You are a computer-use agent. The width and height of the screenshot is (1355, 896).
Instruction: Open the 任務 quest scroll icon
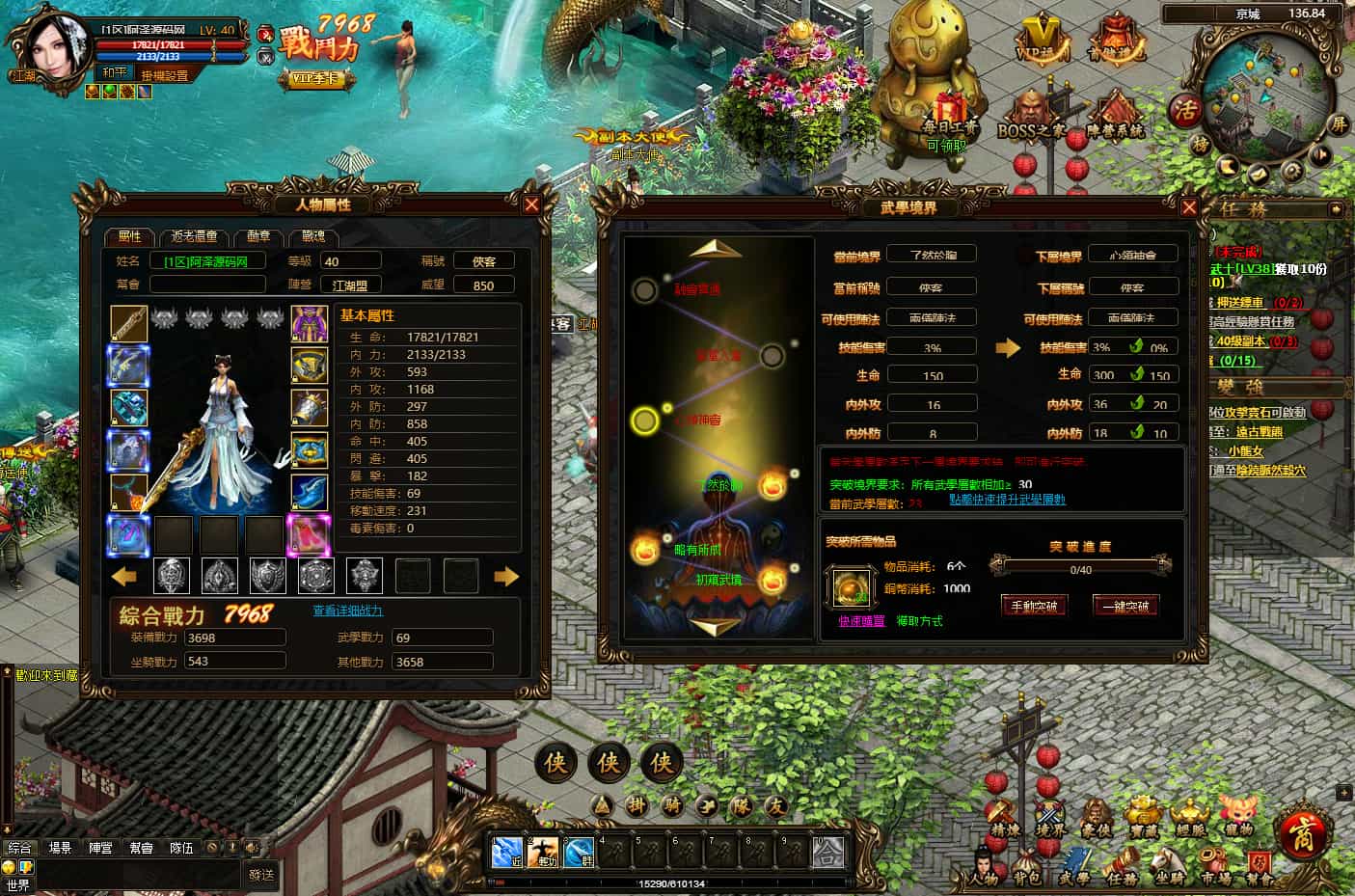1122,865
